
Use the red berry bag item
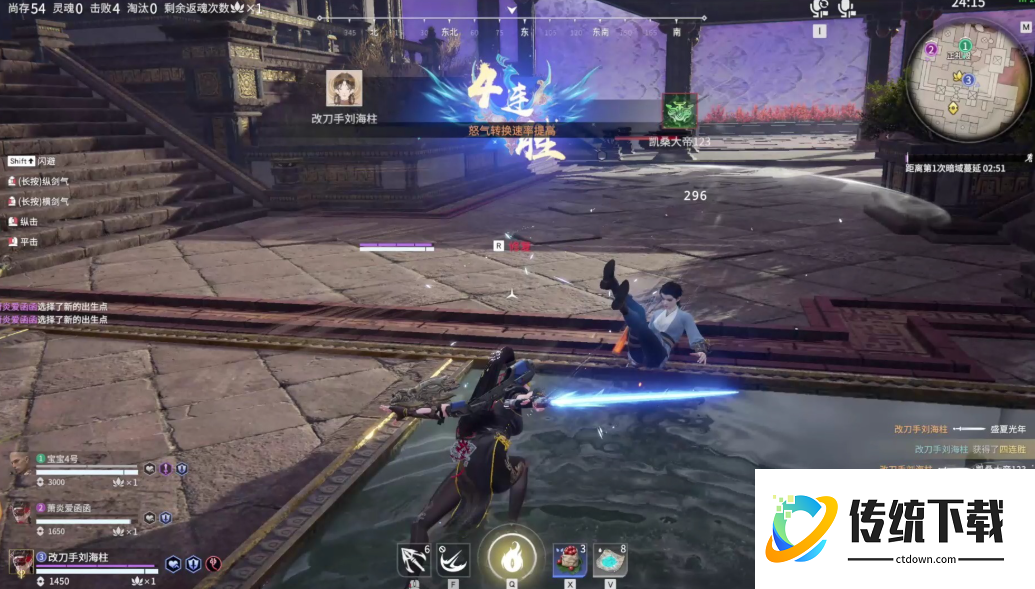[x=570, y=560]
